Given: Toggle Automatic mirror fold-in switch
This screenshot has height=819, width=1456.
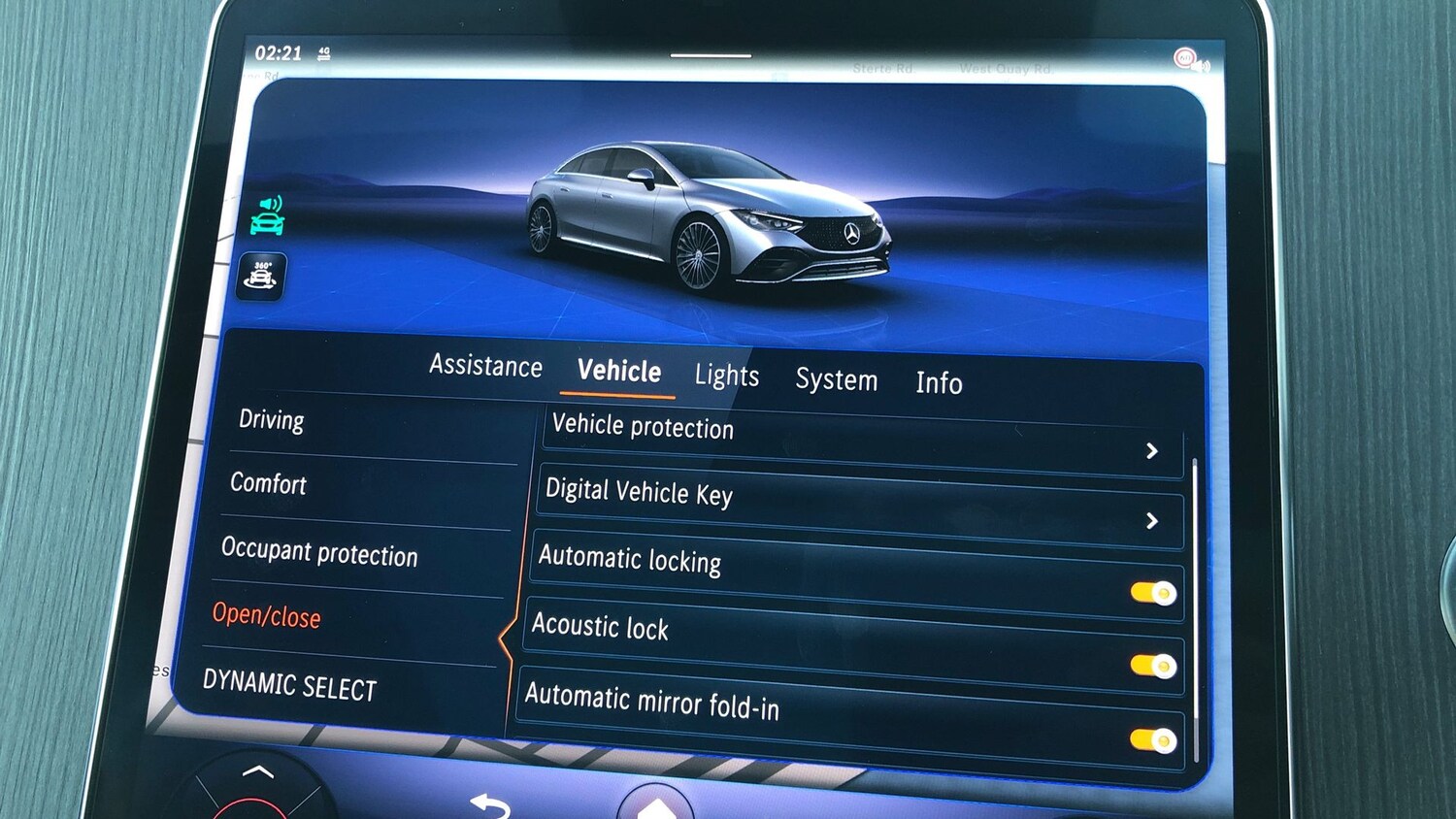Looking at the screenshot, I should tap(1152, 740).
